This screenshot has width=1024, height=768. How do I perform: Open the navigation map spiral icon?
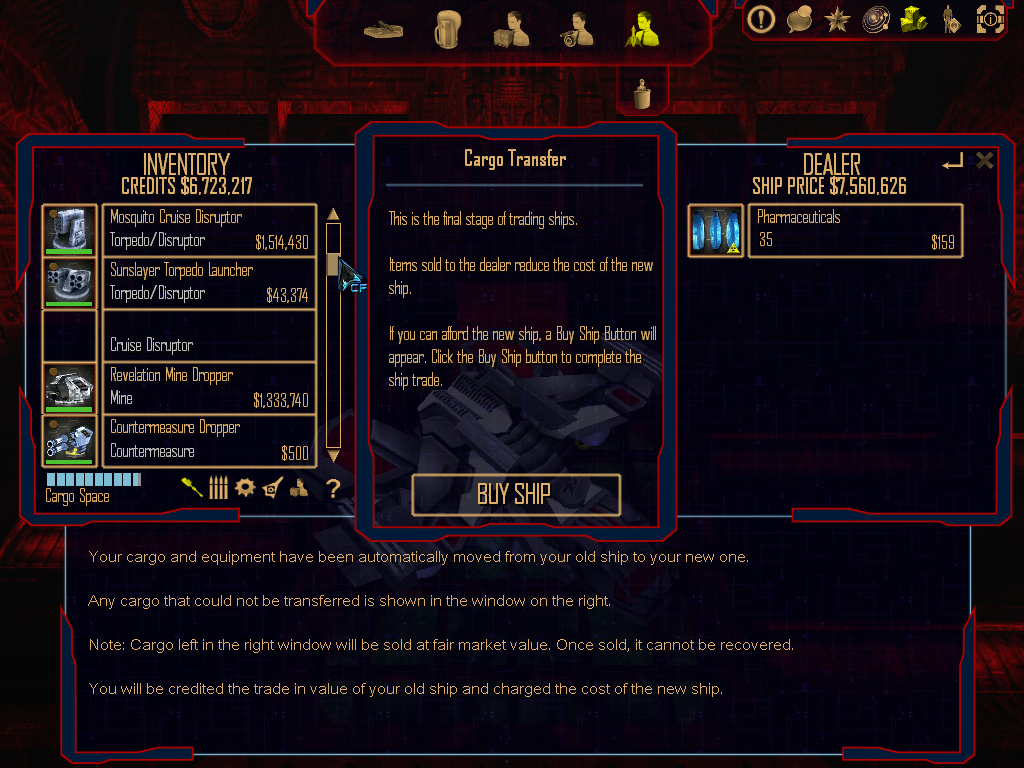(x=876, y=19)
